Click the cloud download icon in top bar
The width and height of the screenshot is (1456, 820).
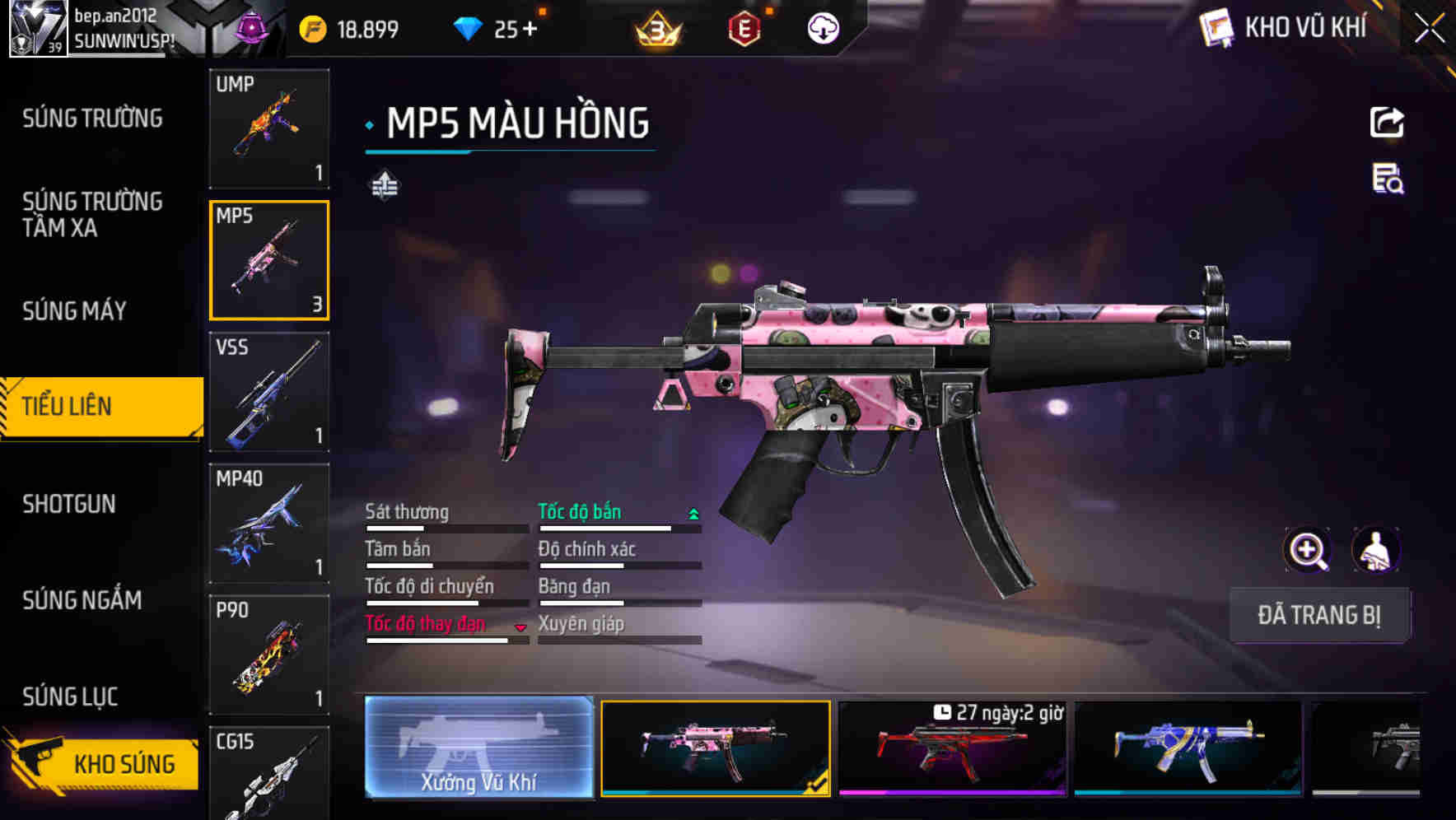823,27
